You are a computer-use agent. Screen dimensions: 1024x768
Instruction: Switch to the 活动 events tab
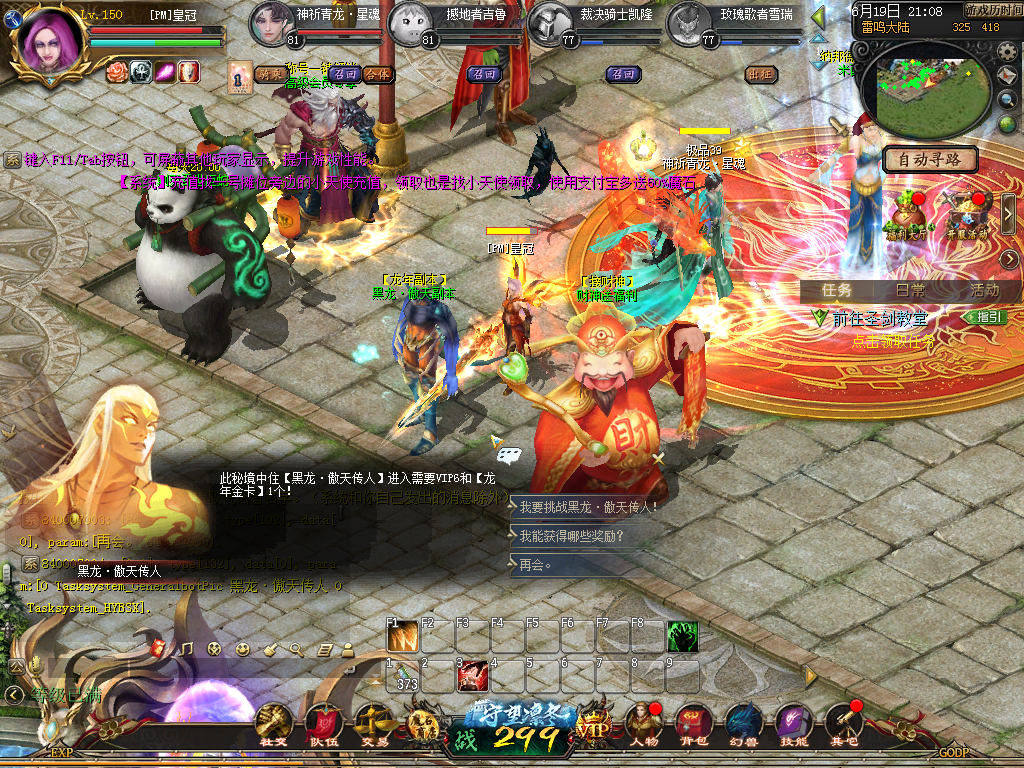(984, 290)
